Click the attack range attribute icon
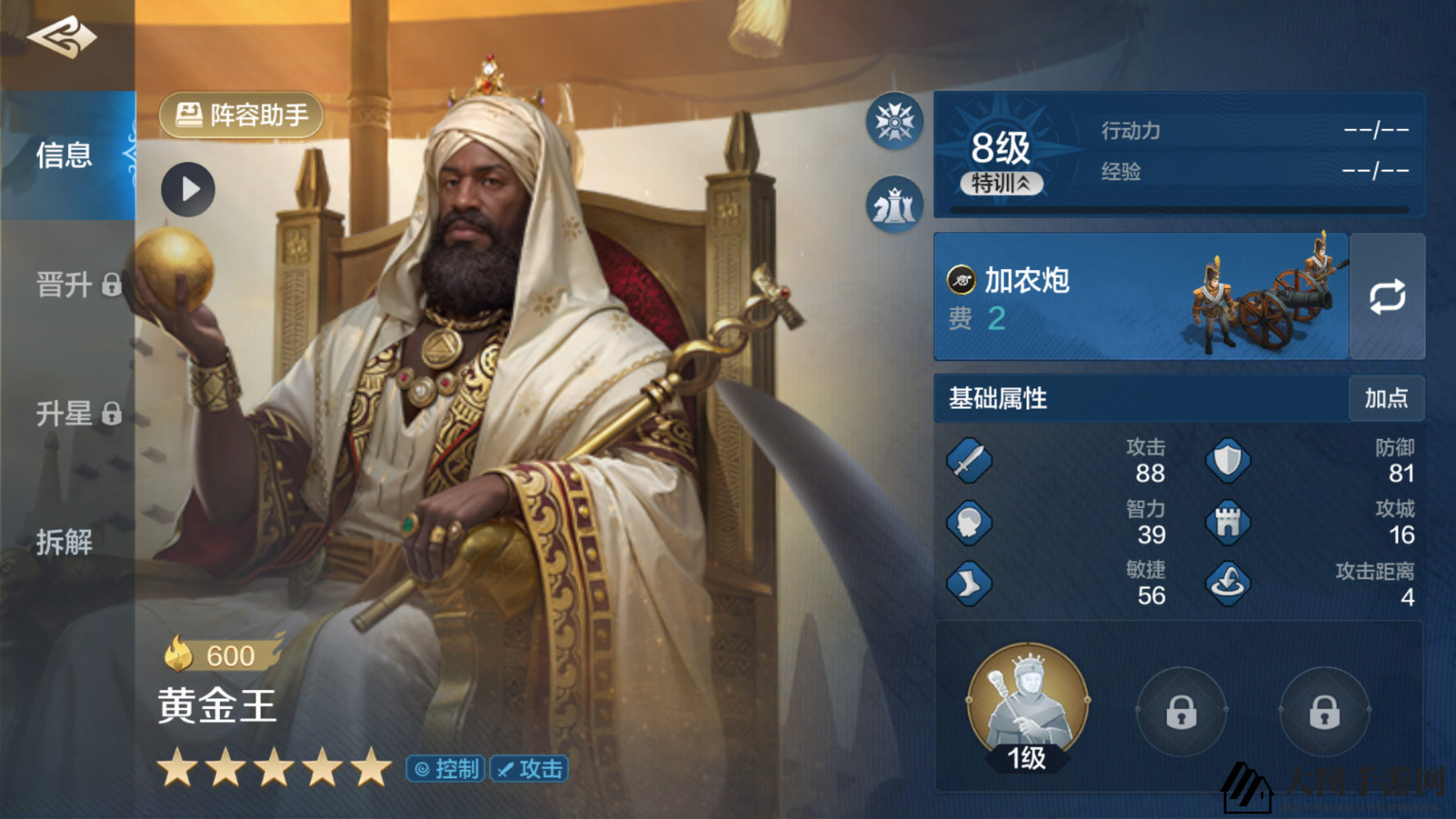This screenshot has height=819, width=1456. [1227, 583]
